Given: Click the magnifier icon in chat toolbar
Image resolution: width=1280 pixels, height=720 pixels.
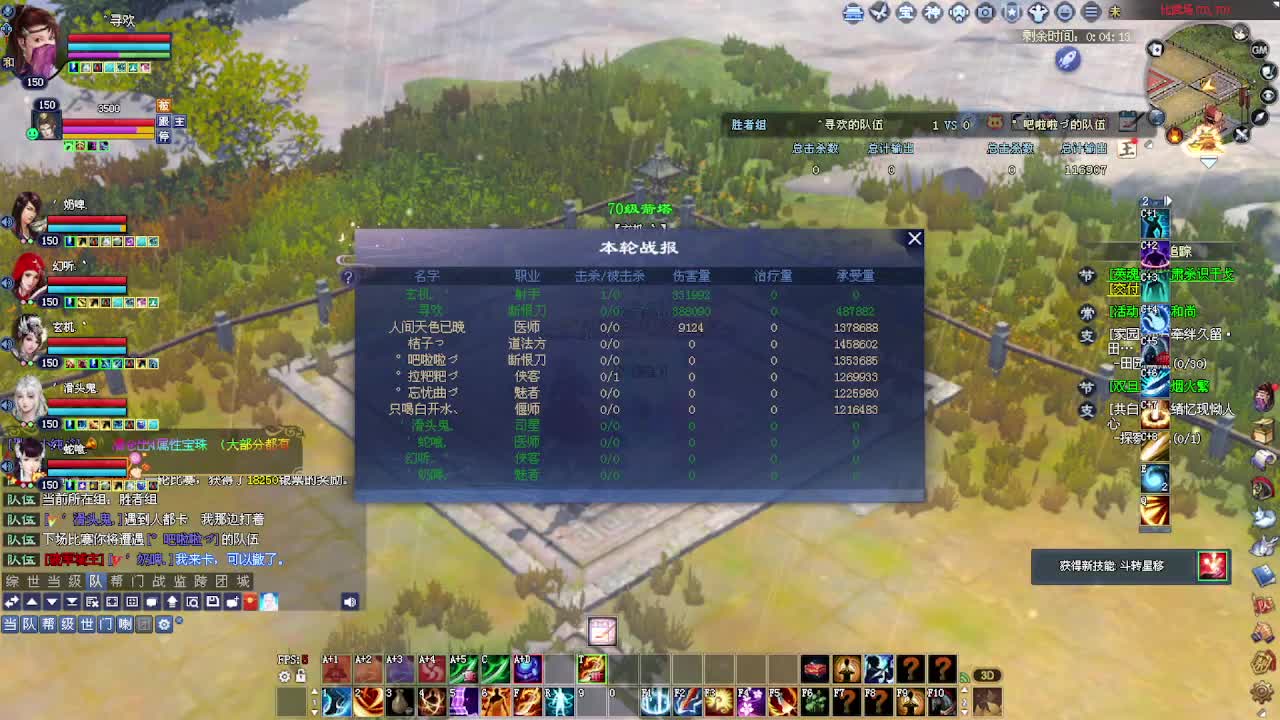Looking at the screenshot, I should coord(192,602).
